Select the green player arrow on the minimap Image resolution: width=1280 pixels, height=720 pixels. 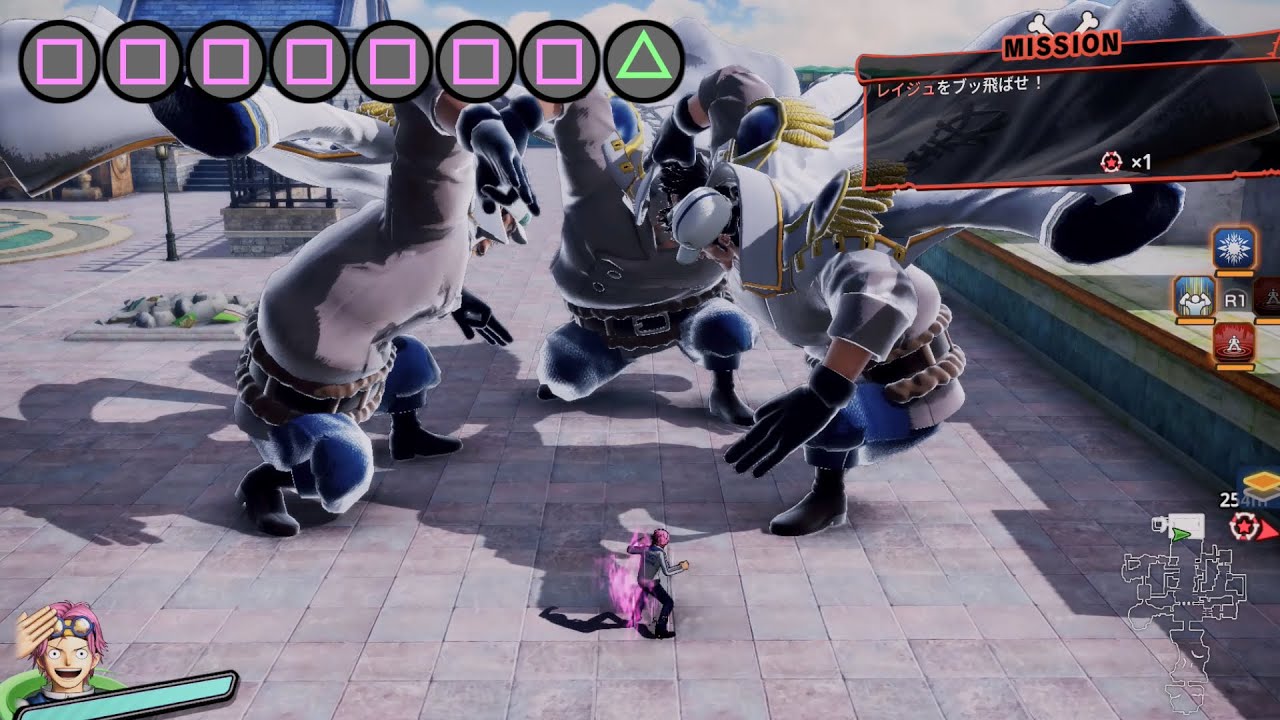(1180, 534)
